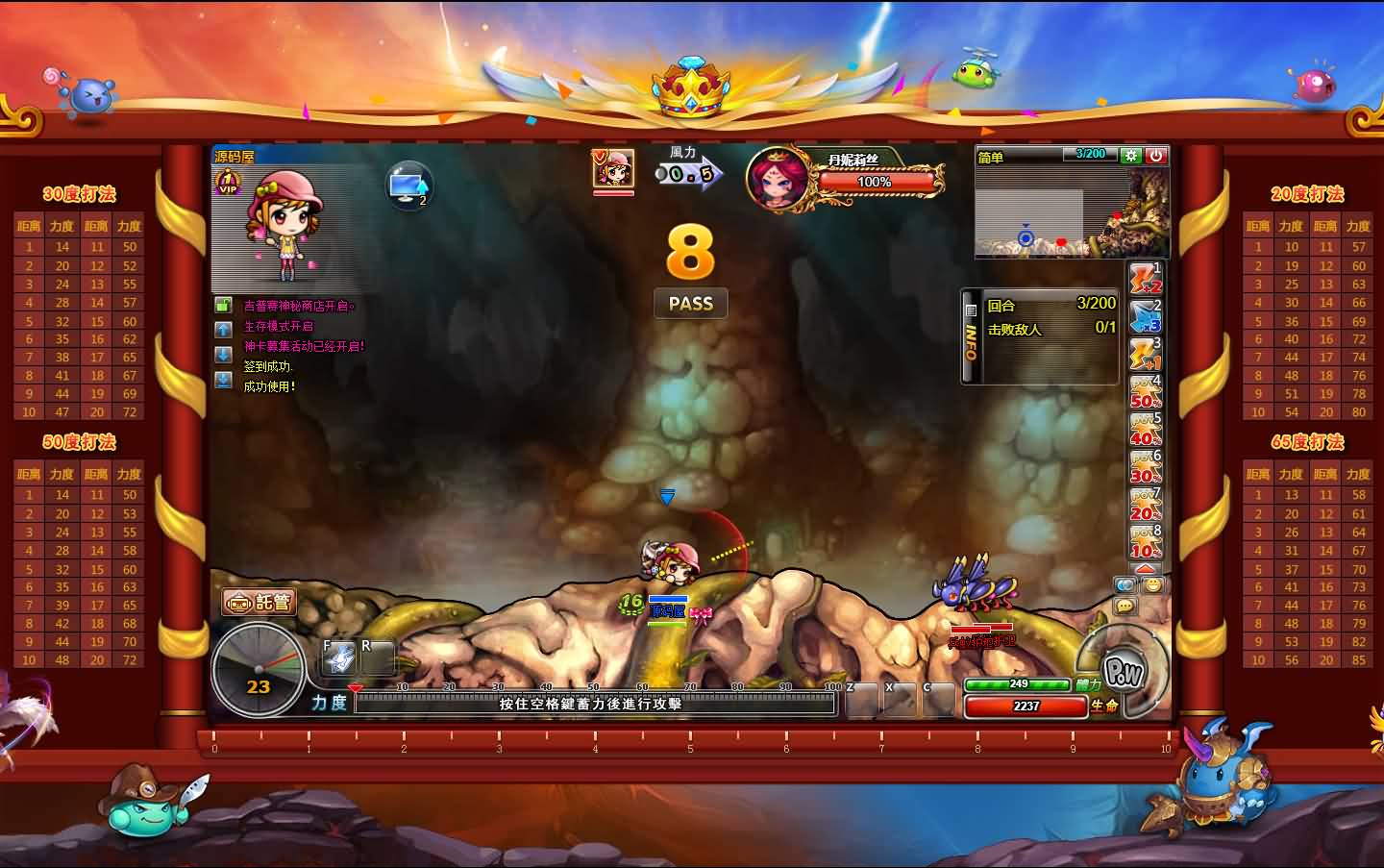This screenshot has width=1384, height=868.
Task: Collapse the skill bar with red arrow
Action: pos(1145,569)
